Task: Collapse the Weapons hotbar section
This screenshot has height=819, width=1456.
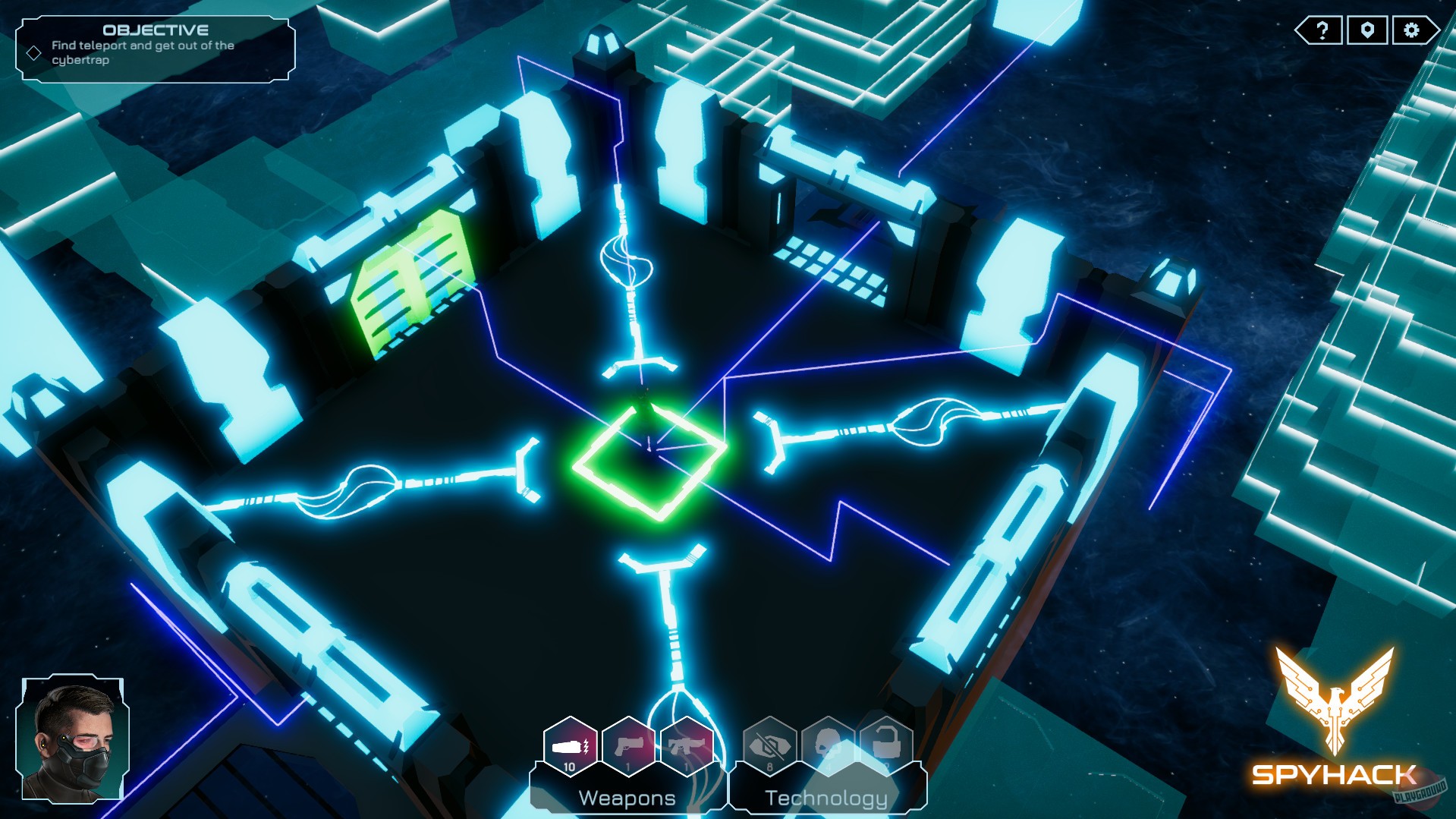Action: [x=627, y=797]
